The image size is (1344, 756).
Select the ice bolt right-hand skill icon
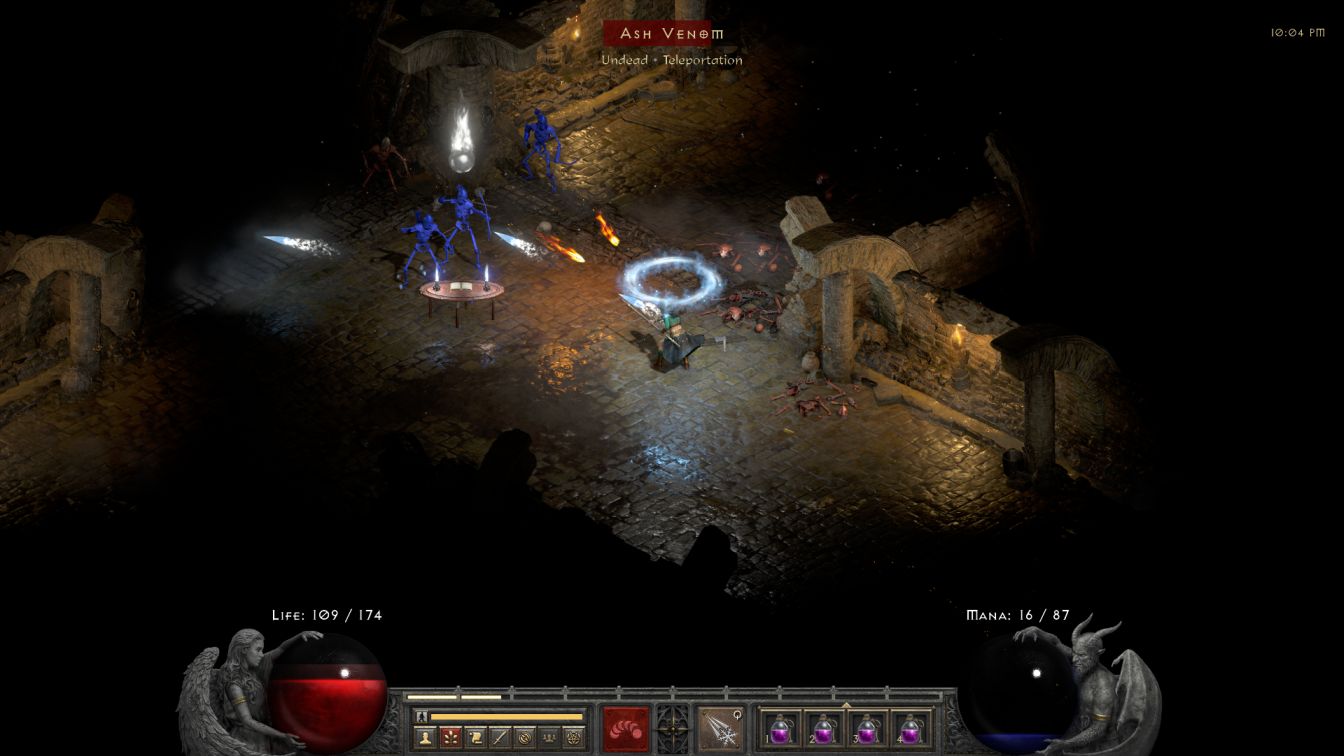(720, 728)
